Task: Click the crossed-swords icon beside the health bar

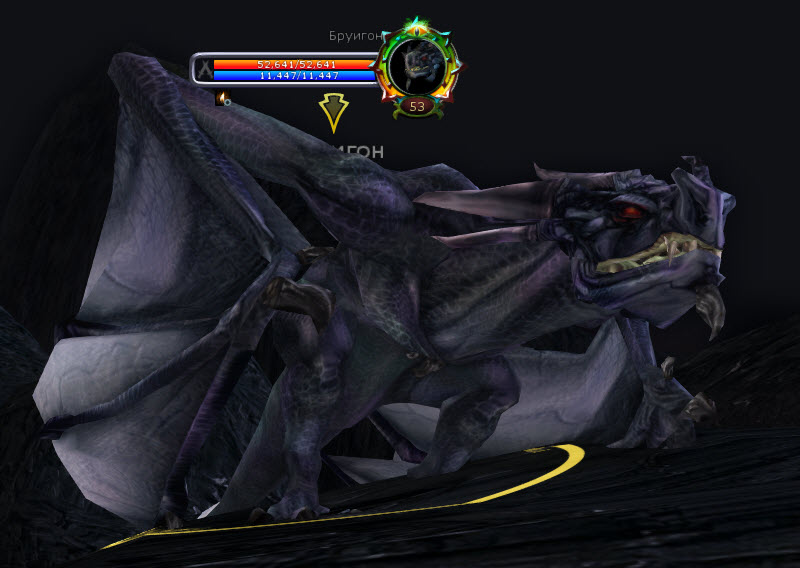Action: pyautogui.click(x=204, y=69)
